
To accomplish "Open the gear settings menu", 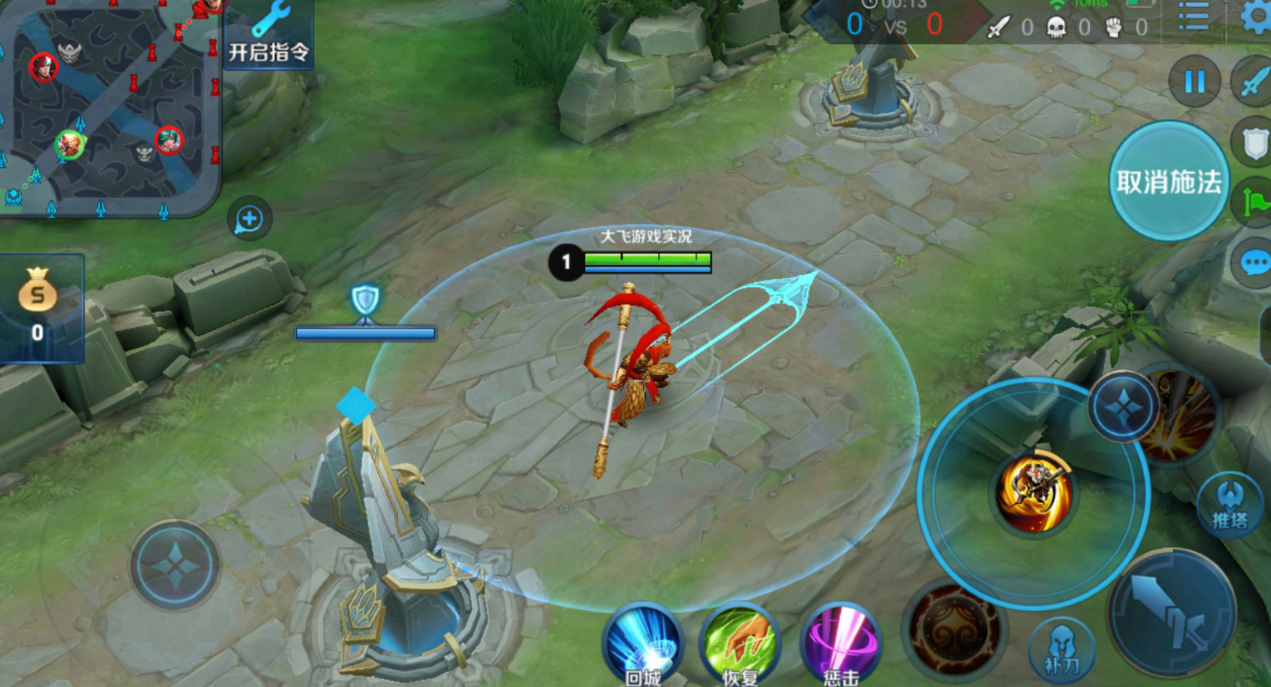I will (1255, 17).
